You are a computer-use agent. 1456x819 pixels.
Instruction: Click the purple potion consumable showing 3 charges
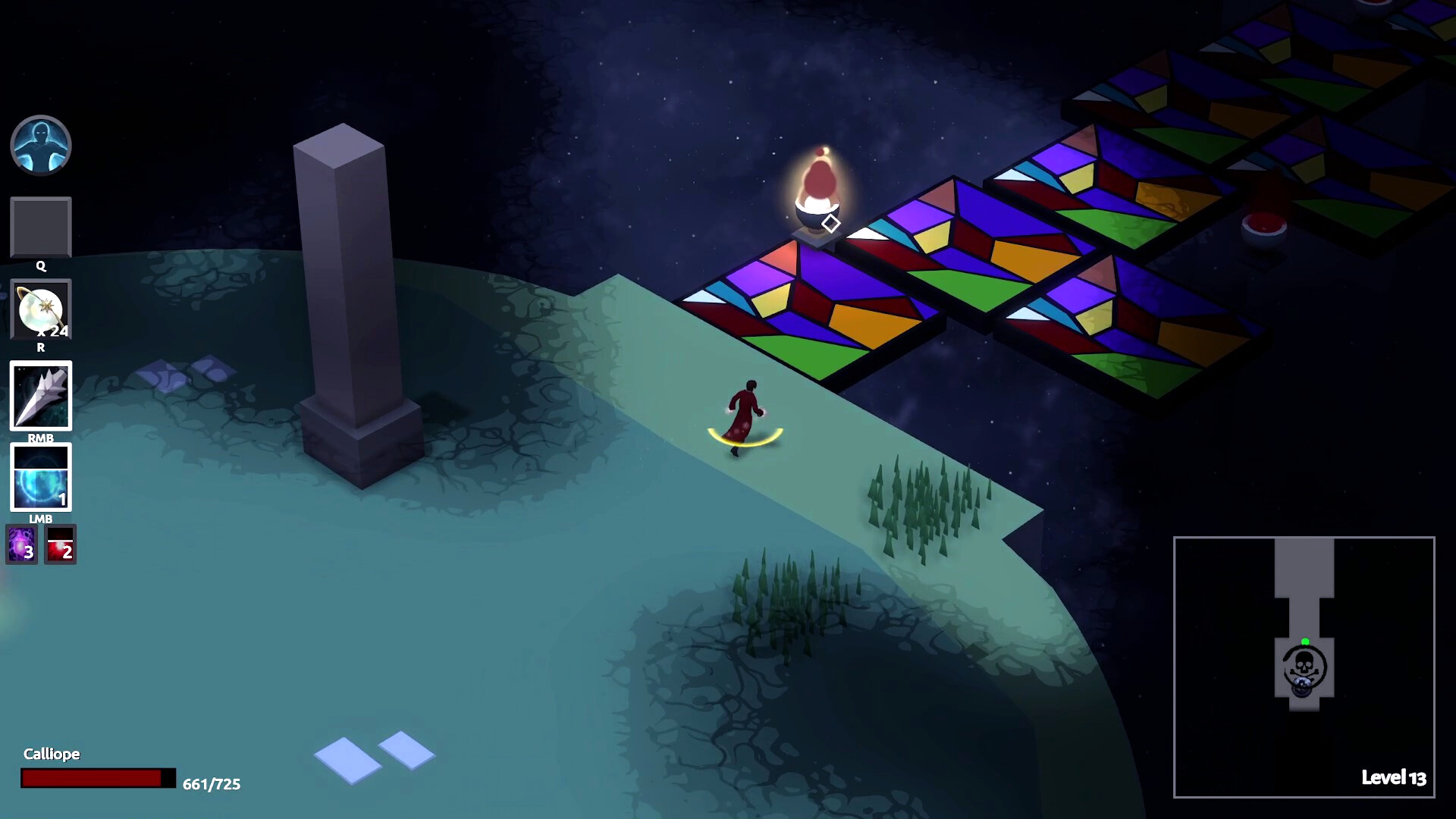23,544
